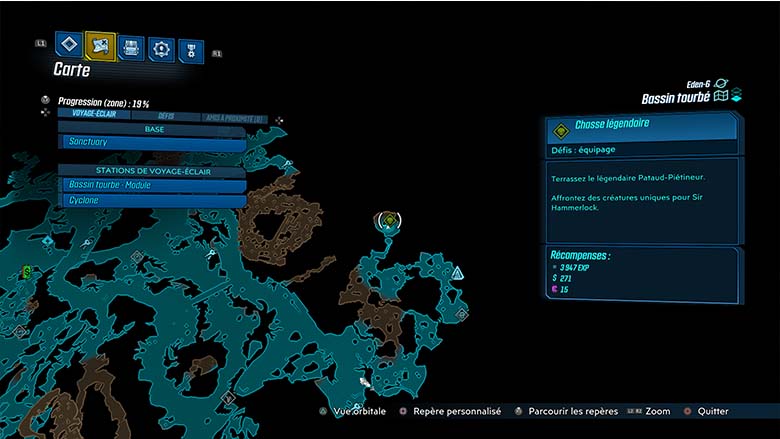
Task: Open the inventory chest tab
Action: coord(131,47)
